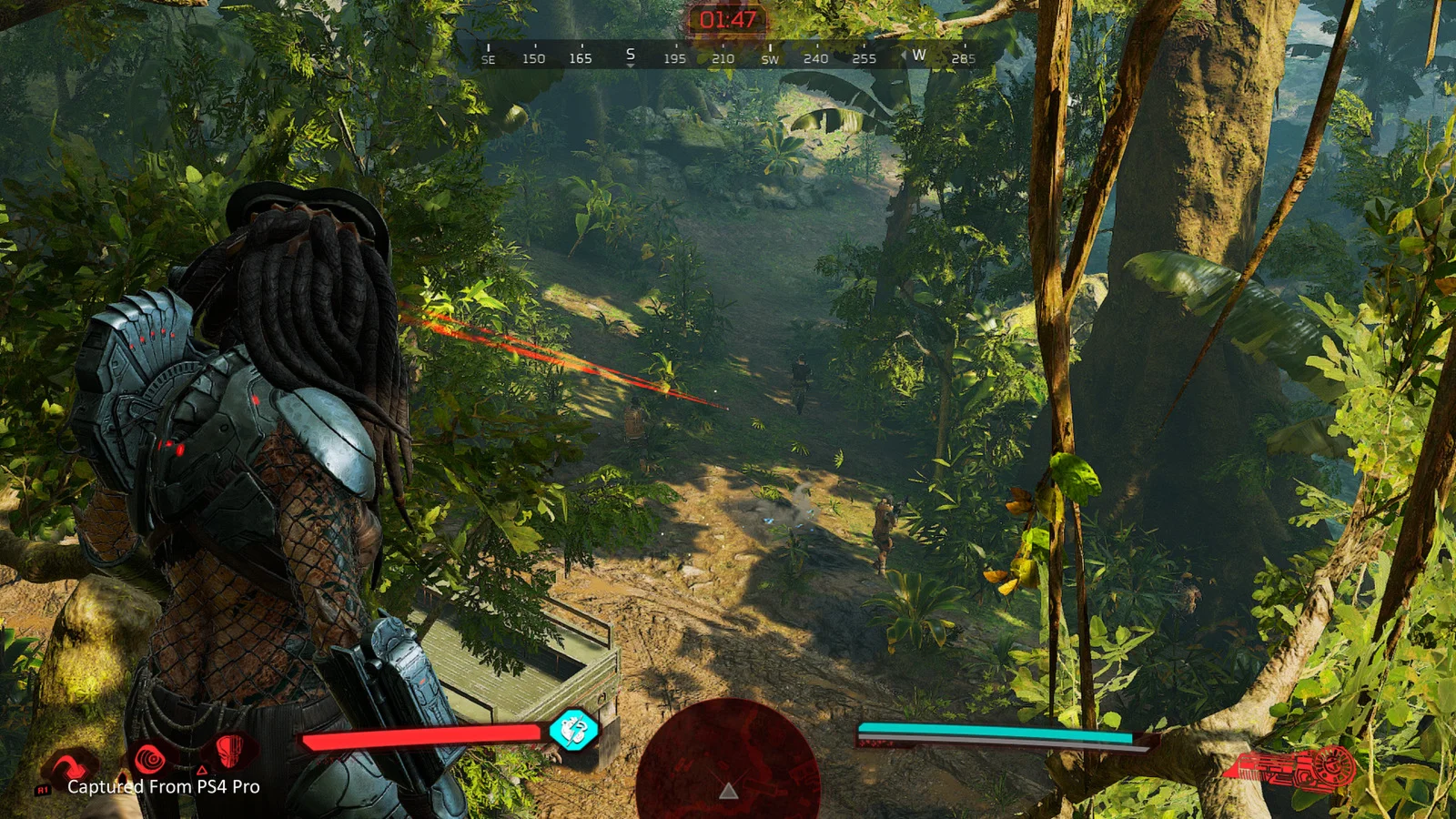Click the cyan heart icon beside health bar
1456x819 pixels.
(573, 730)
